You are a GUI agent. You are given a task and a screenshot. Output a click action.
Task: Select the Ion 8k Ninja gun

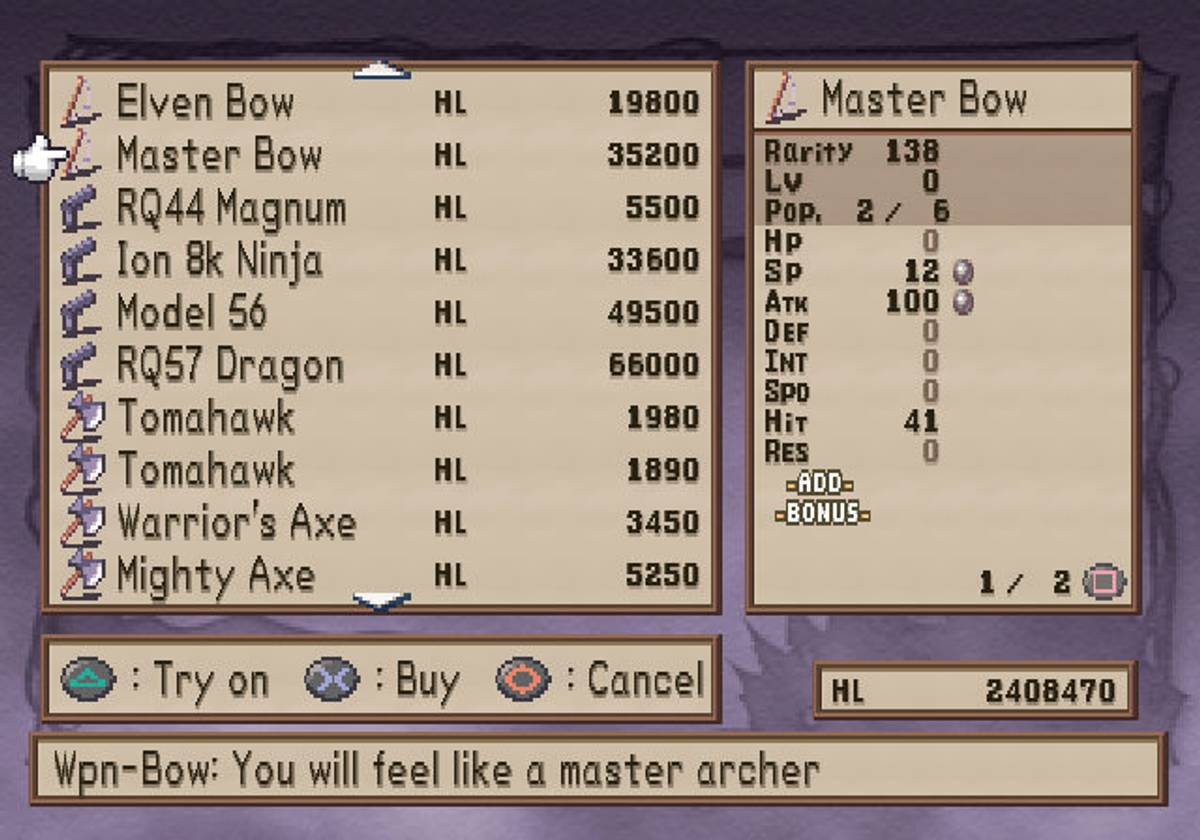219,261
